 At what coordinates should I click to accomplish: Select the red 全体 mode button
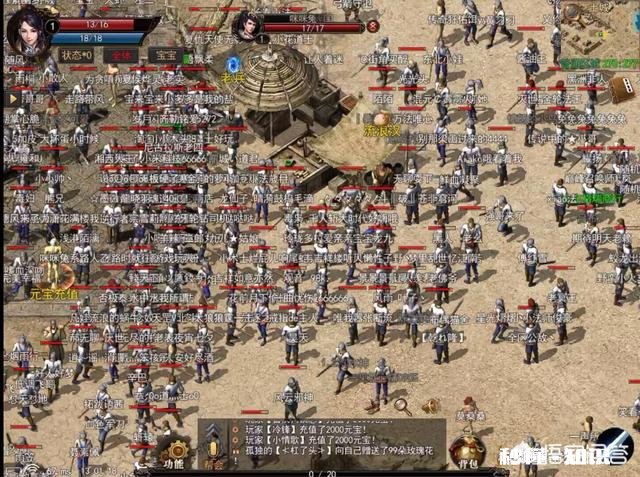pyautogui.click(x=123, y=55)
